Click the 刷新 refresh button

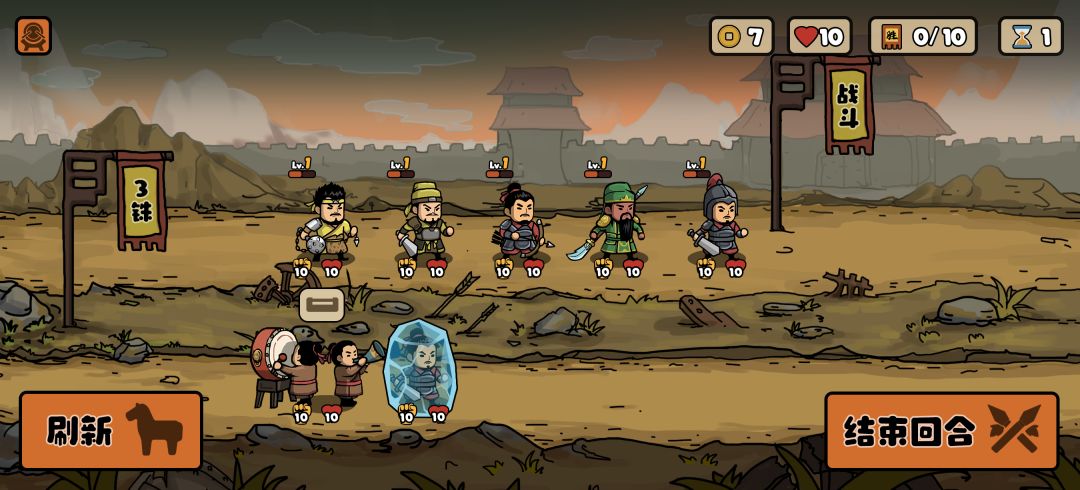(x=111, y=431)
